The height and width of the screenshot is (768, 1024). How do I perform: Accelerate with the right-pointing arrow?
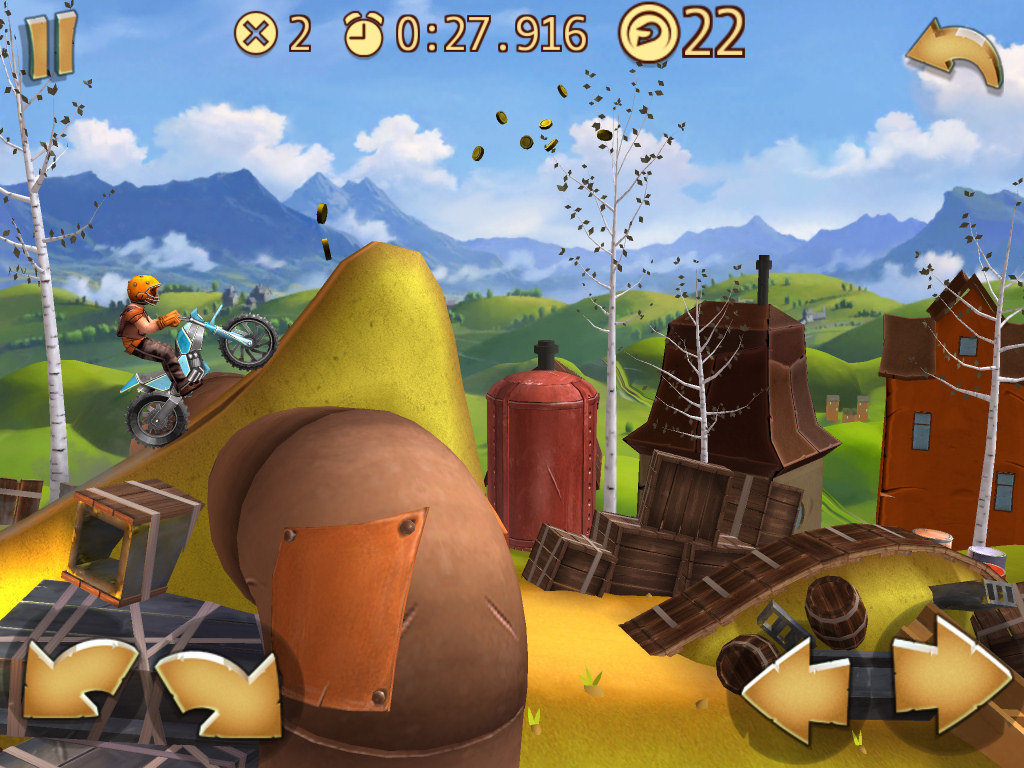click(x=950, y=673)
